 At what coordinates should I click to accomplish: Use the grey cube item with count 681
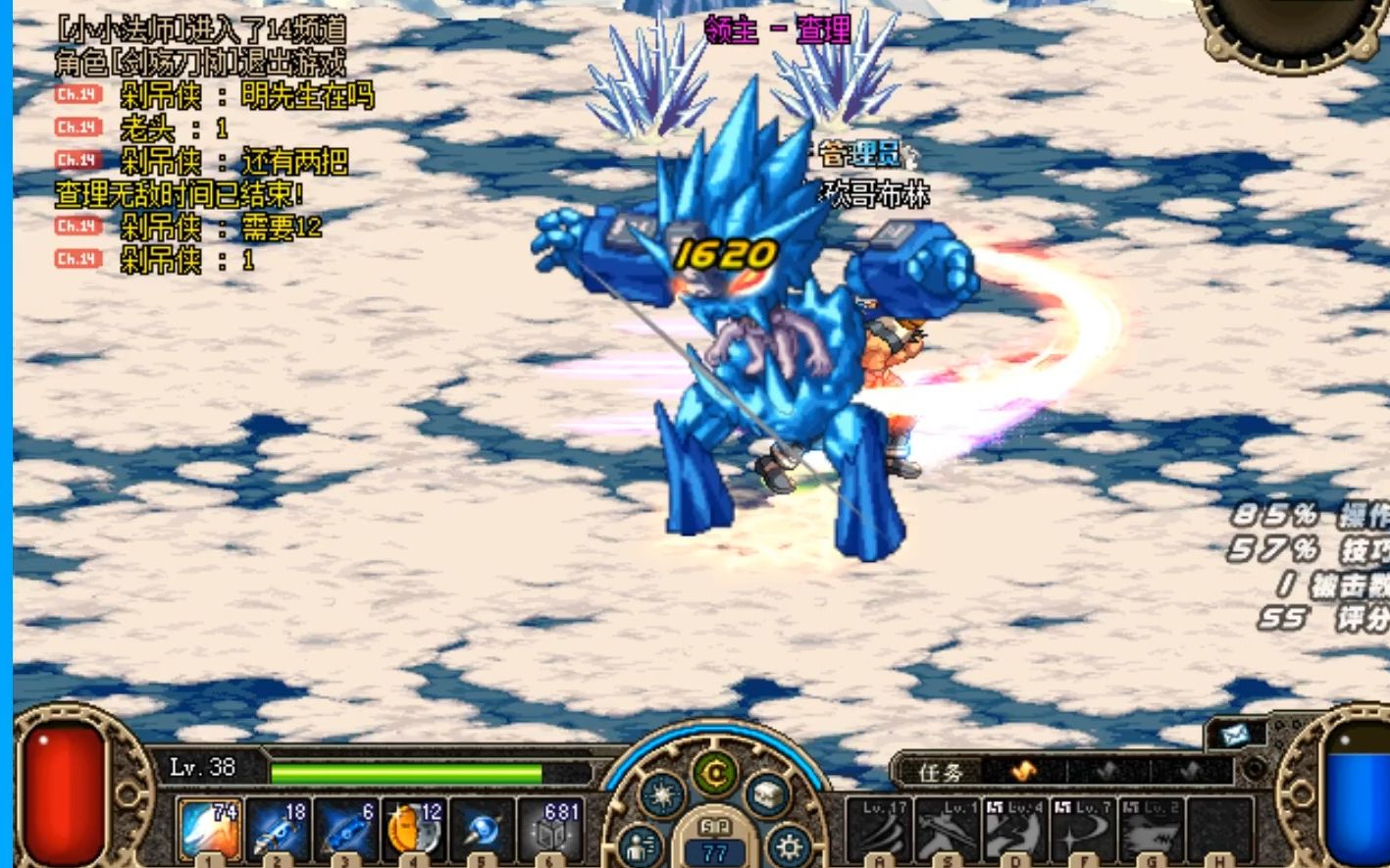(550, 829)
